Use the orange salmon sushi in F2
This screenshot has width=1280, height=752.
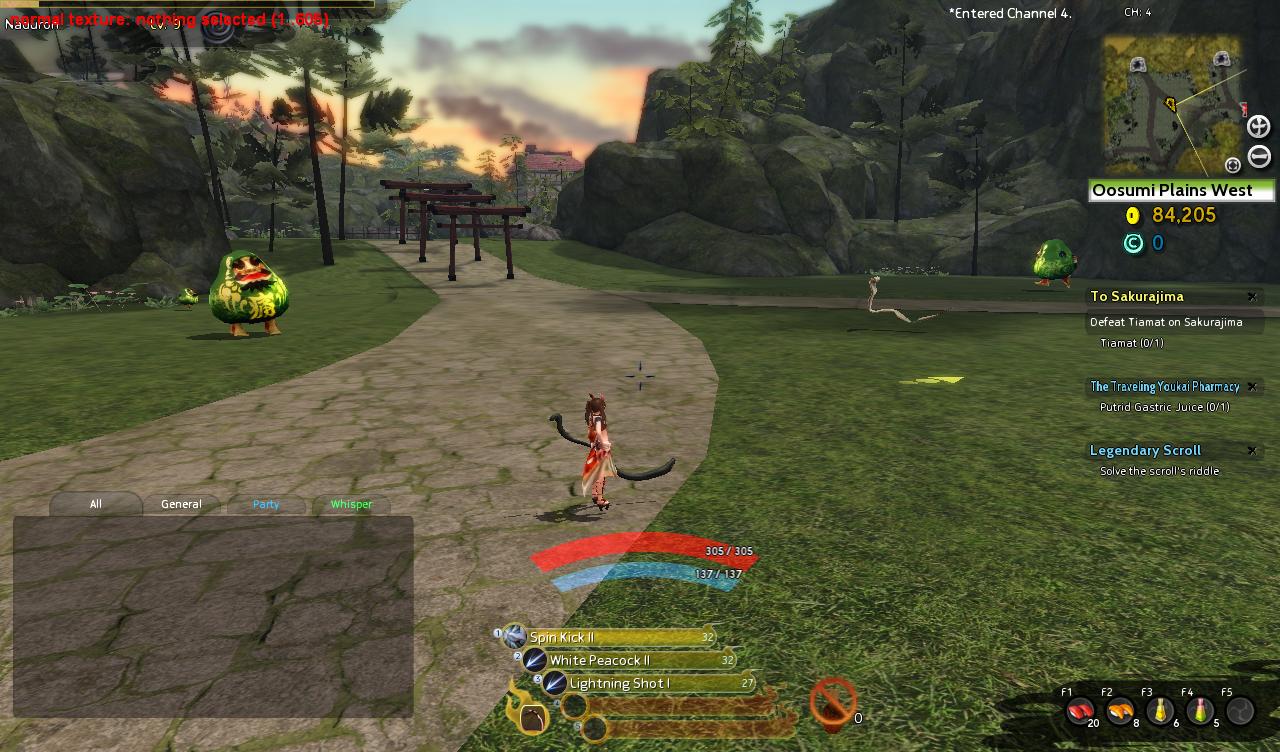(1120, 710)
